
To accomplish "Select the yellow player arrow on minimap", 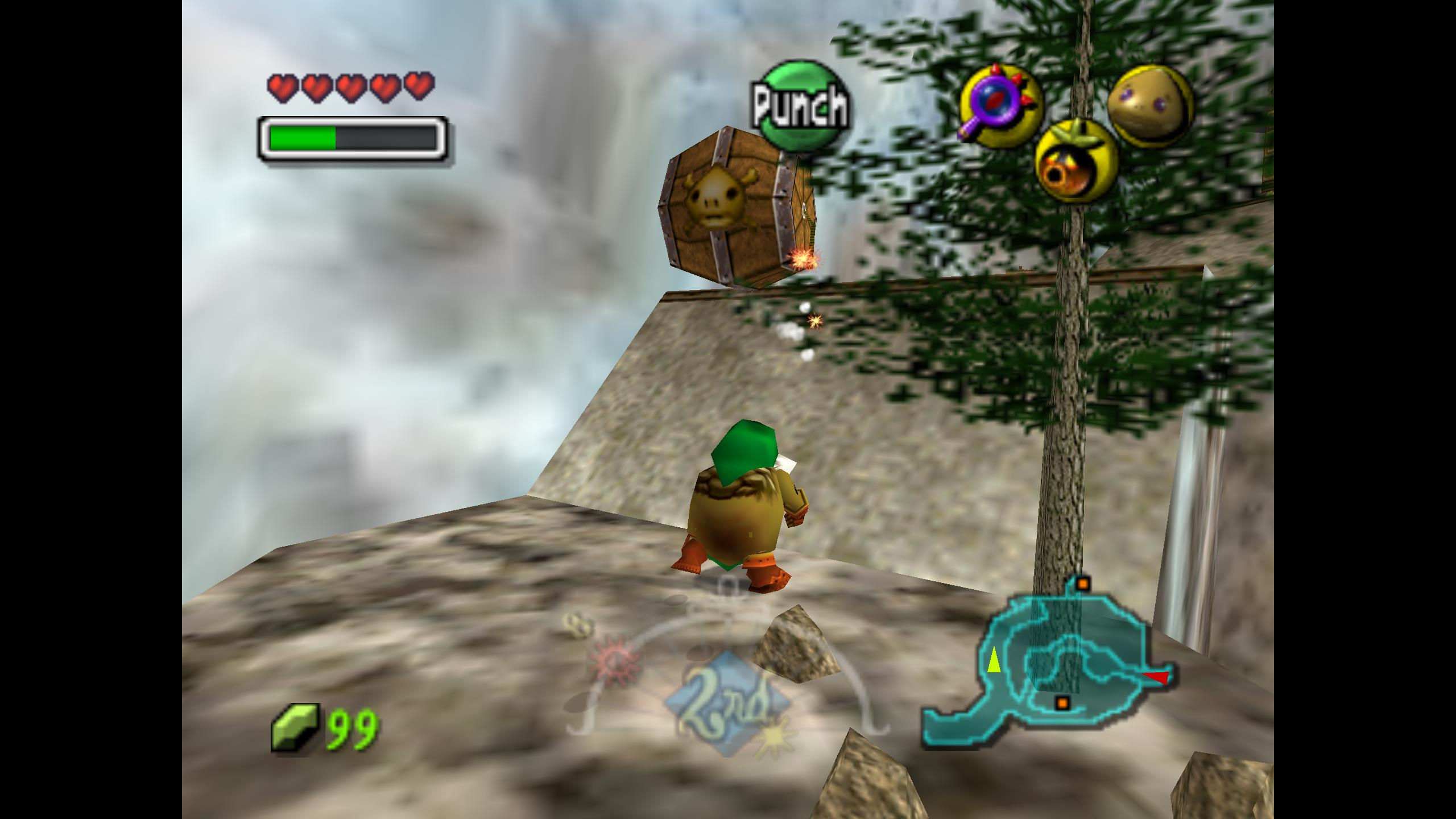I will pyautogui.click(x=994, y=660).
